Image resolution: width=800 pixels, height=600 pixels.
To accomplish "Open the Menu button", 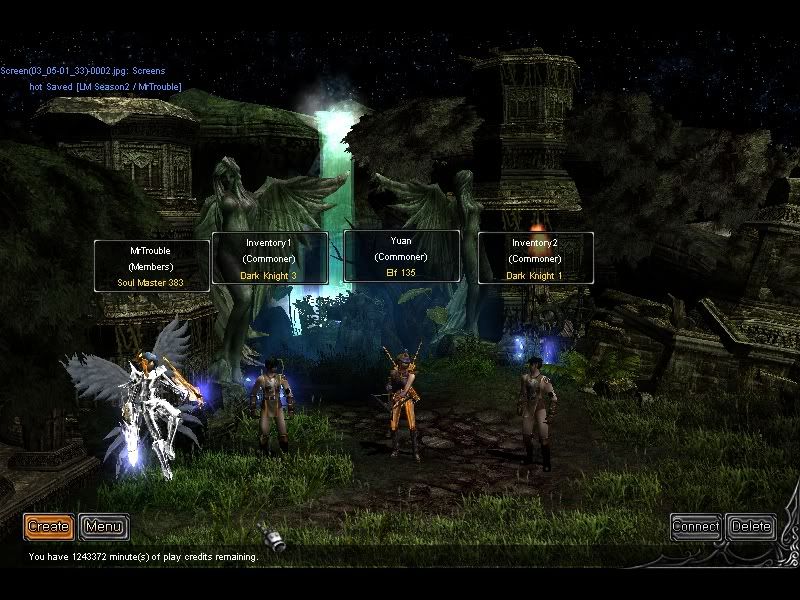I will coord(104,526).
